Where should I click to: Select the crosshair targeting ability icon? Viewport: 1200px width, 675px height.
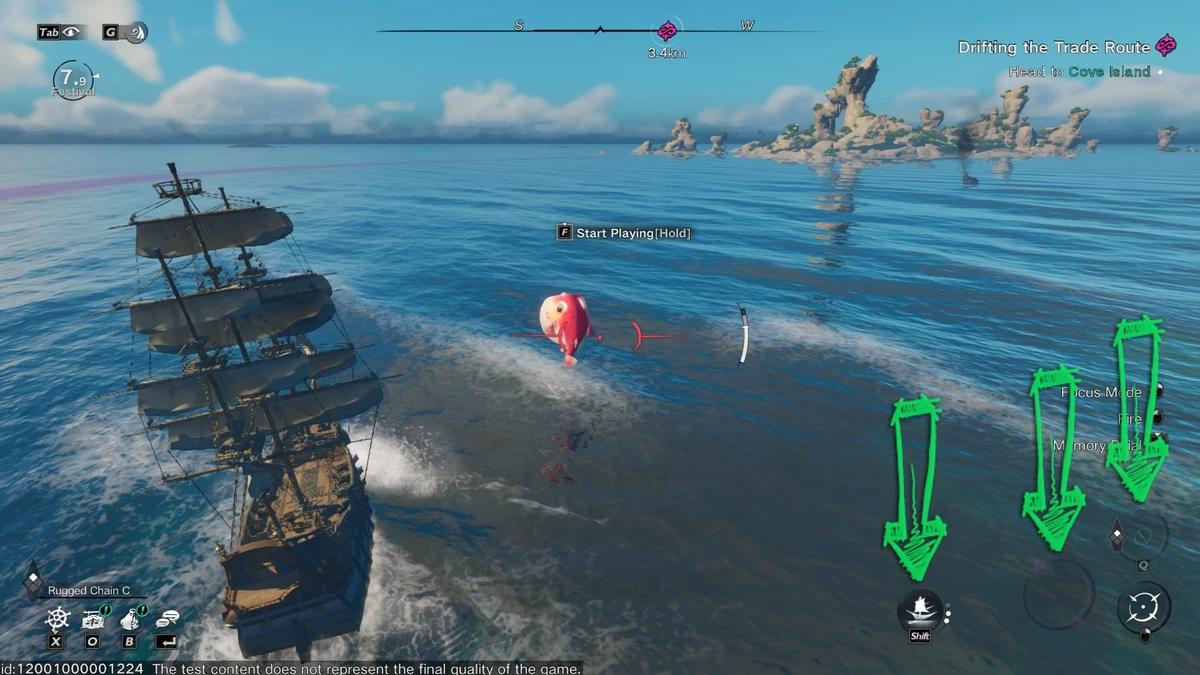tap(1143, 607)
